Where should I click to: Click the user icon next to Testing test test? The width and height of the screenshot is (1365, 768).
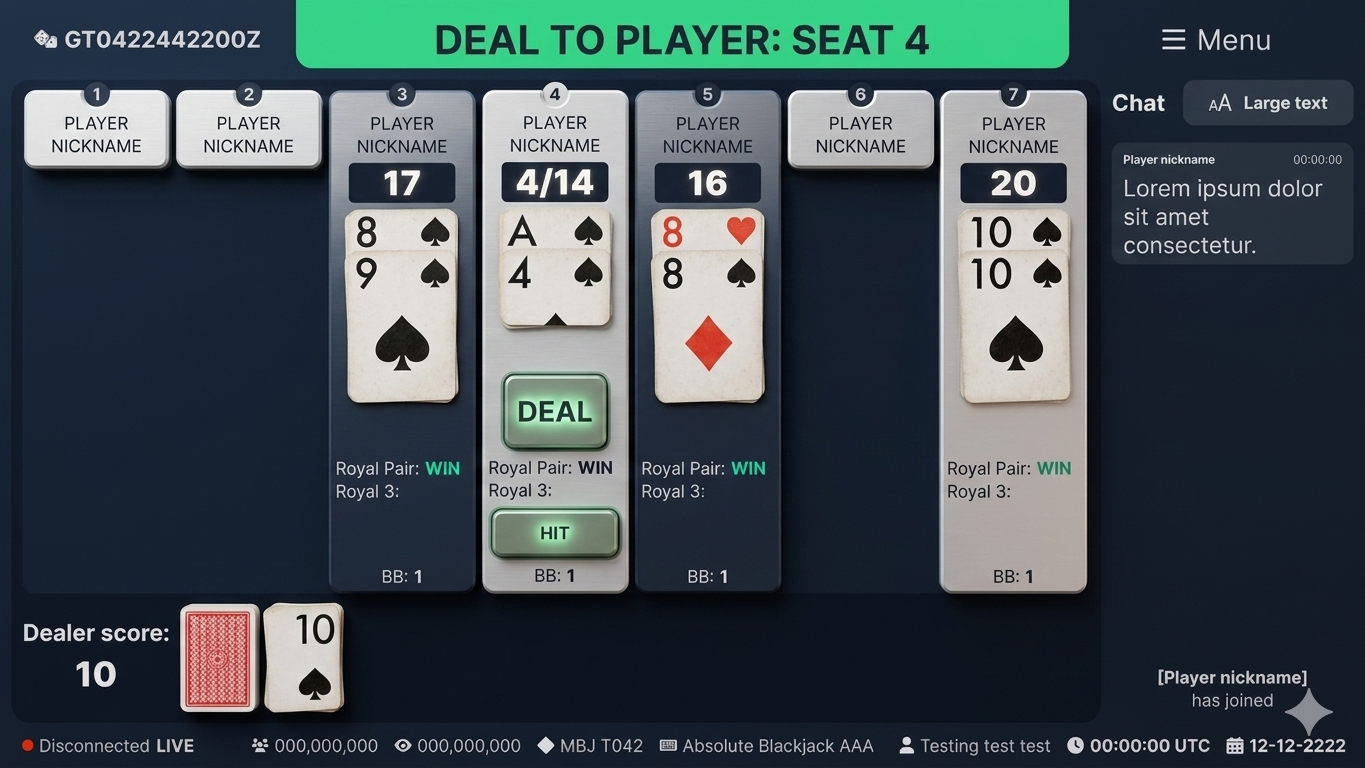(x=906, y=745)
